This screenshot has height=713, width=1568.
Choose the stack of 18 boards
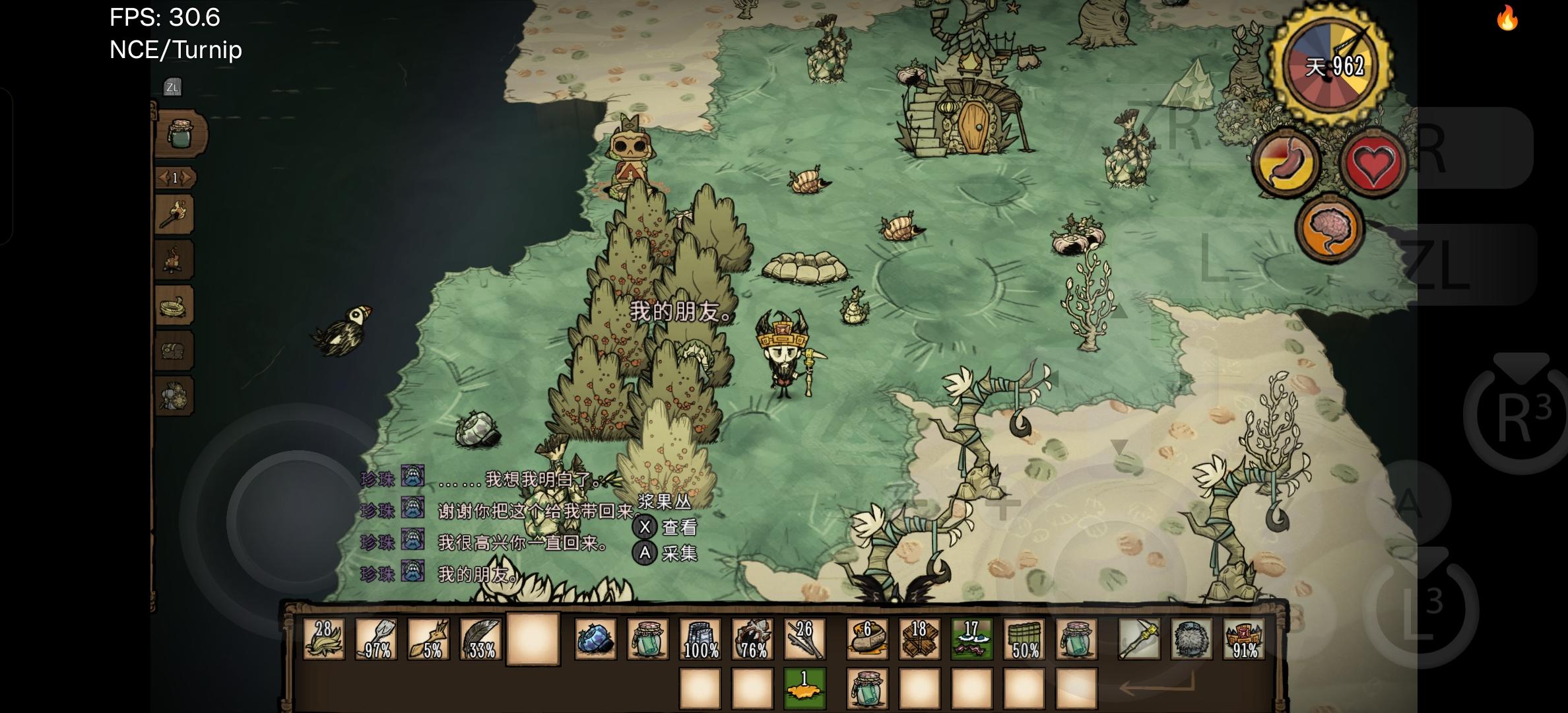(x=919, y=639)
